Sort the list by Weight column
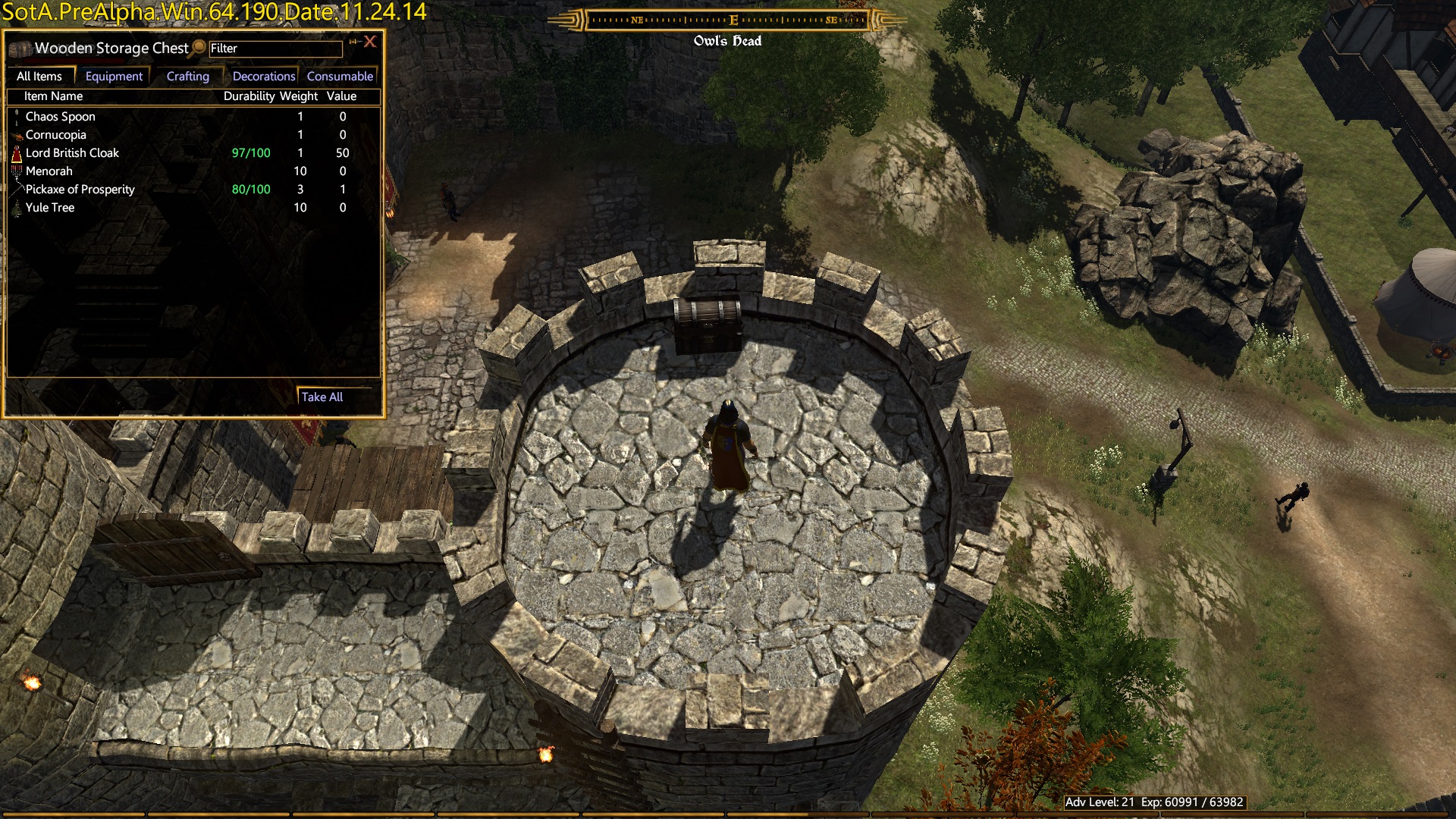Screen dimensions: 1456x819 click(299, 96)
